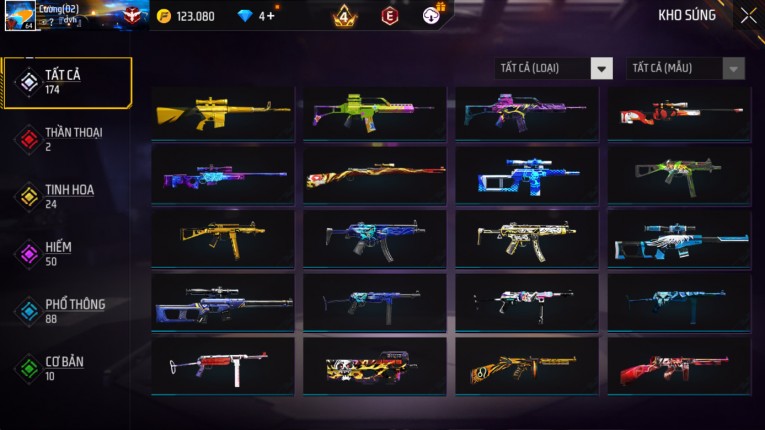Choose the CƠ BẢN category
The width and height of the screenshot is (765, 430).
click(67, 368)
